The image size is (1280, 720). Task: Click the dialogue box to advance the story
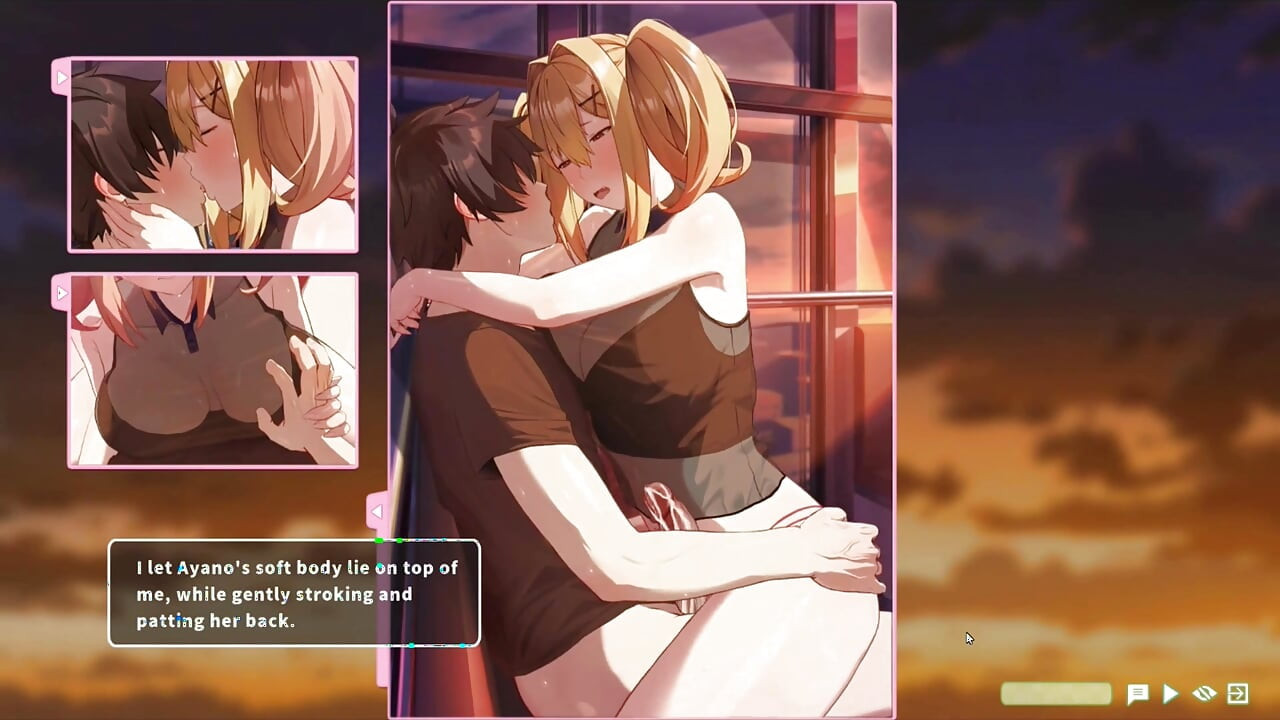(x=293, y=594)
